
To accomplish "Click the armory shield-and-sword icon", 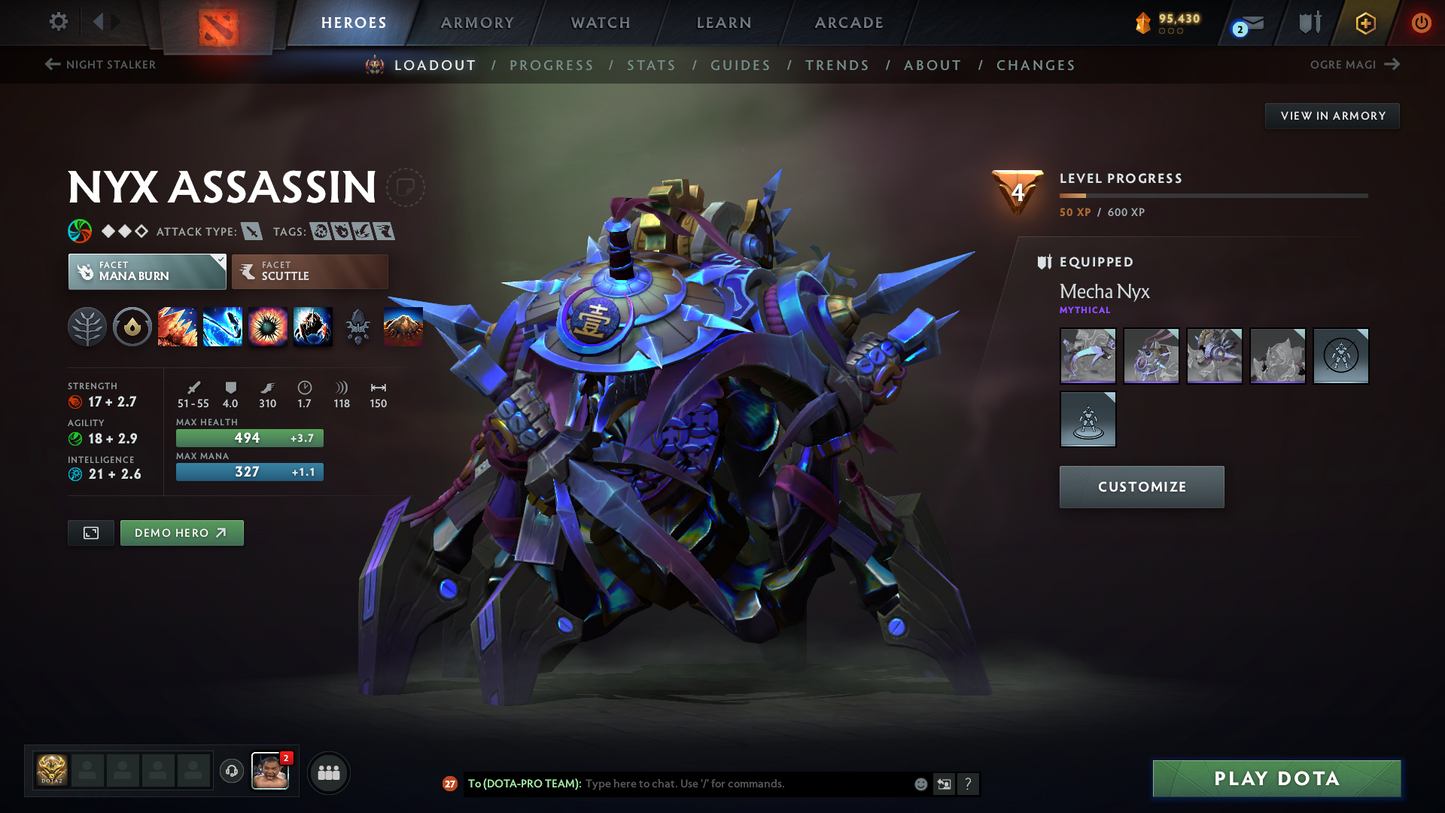I will (1311, 22).
